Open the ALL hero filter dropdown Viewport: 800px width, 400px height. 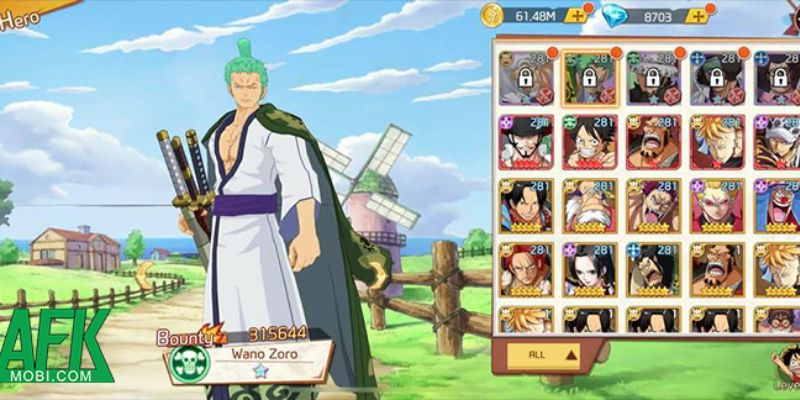[x=543, y=353]
